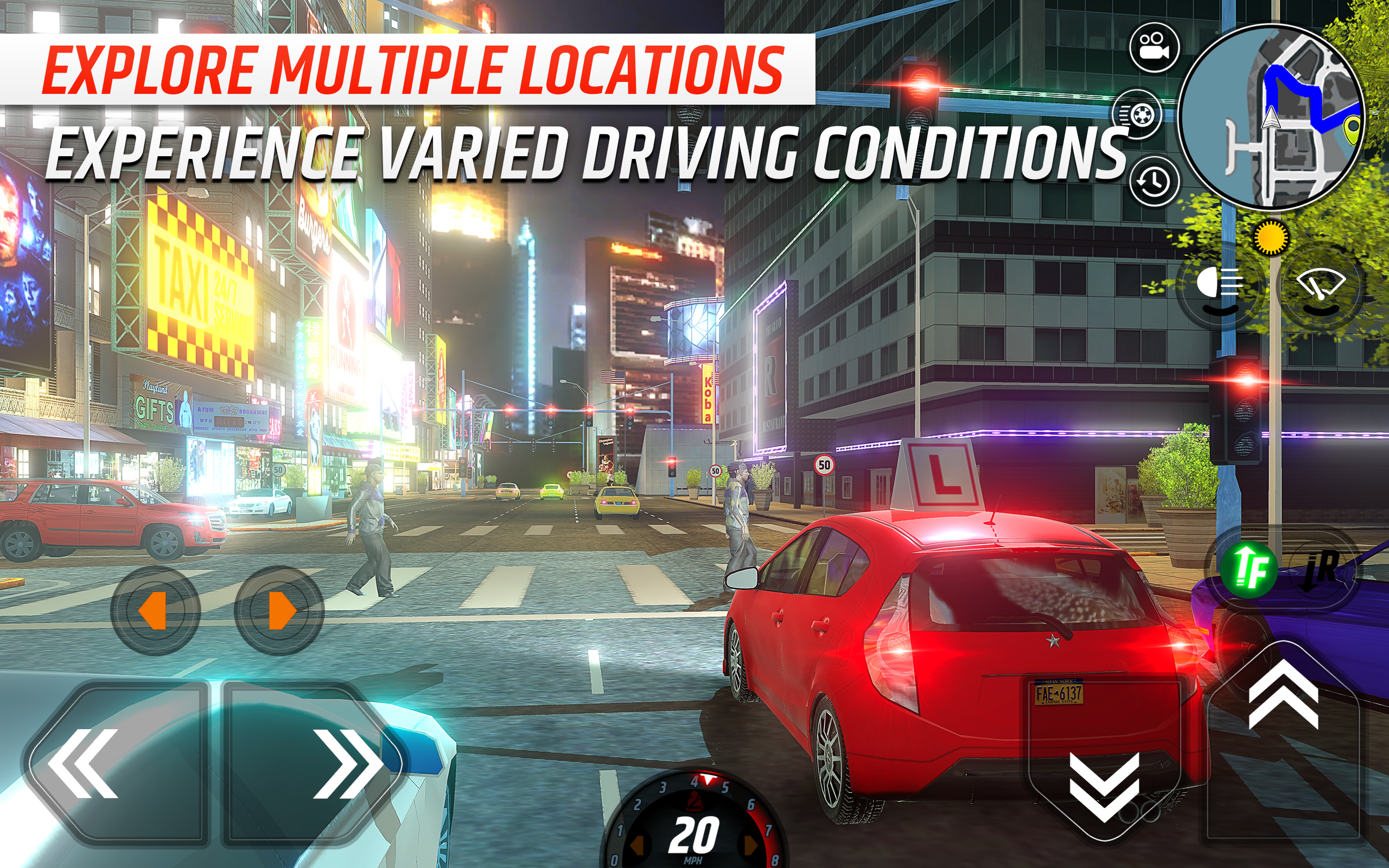Select the green forward gear button
The image size is (1389, 868).
pos(1250,569)
